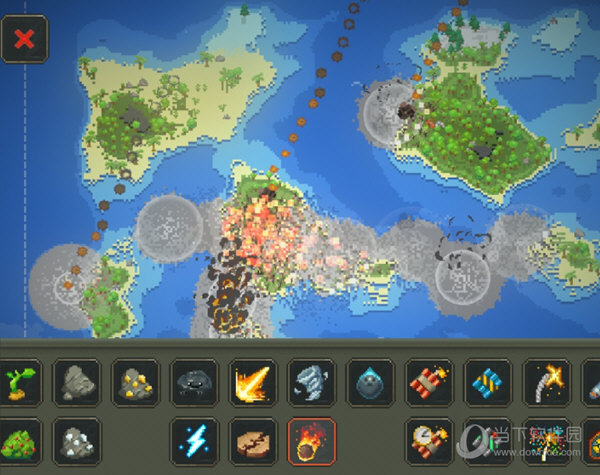The image size is (600, 475).
Task: Activate the golden light beam power
Action: click(x=253, y=382)
